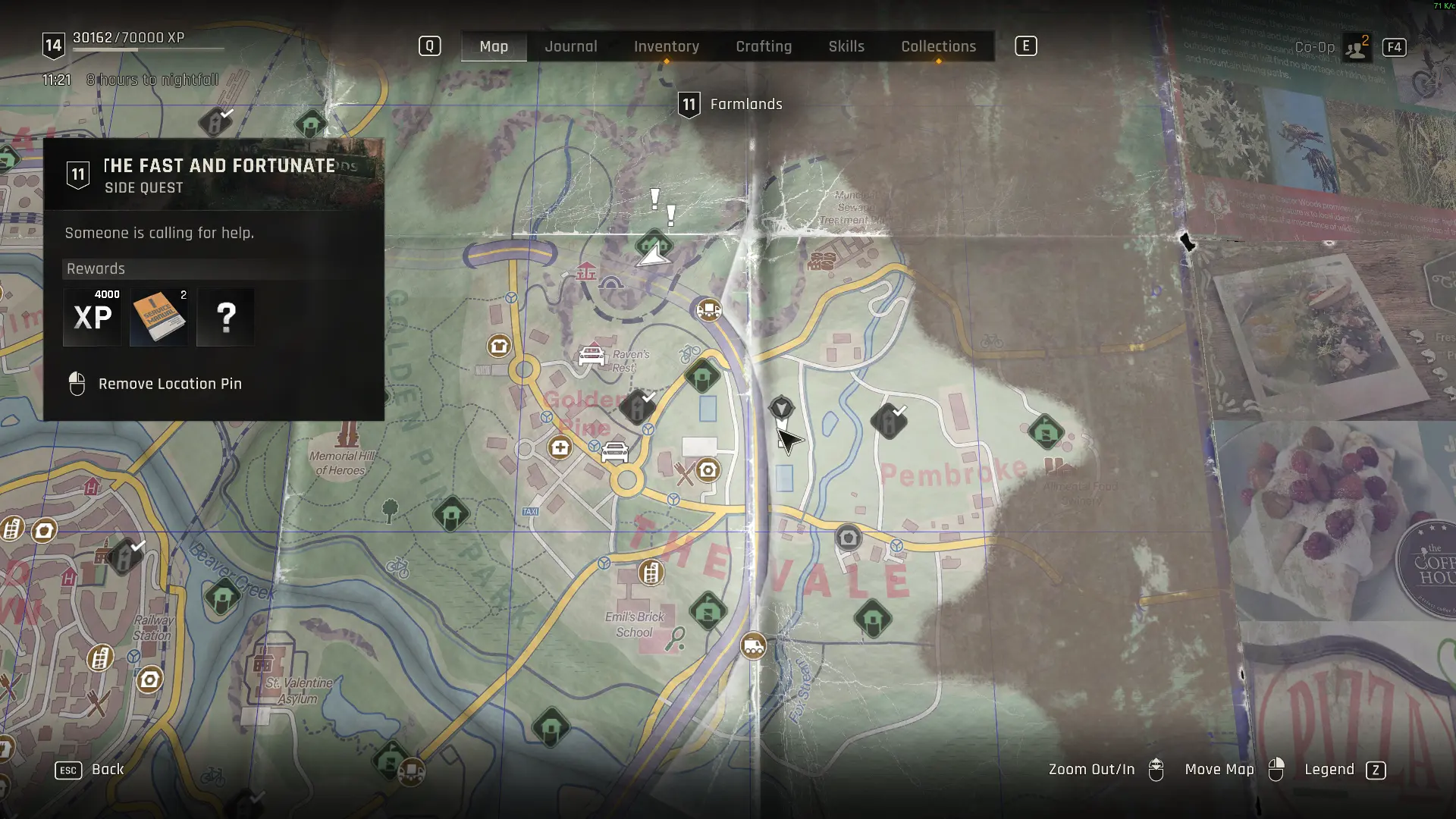Screen dimensions: 1456x819
Task: Remove Location Pin from the quest
Action: pos(169,384)
